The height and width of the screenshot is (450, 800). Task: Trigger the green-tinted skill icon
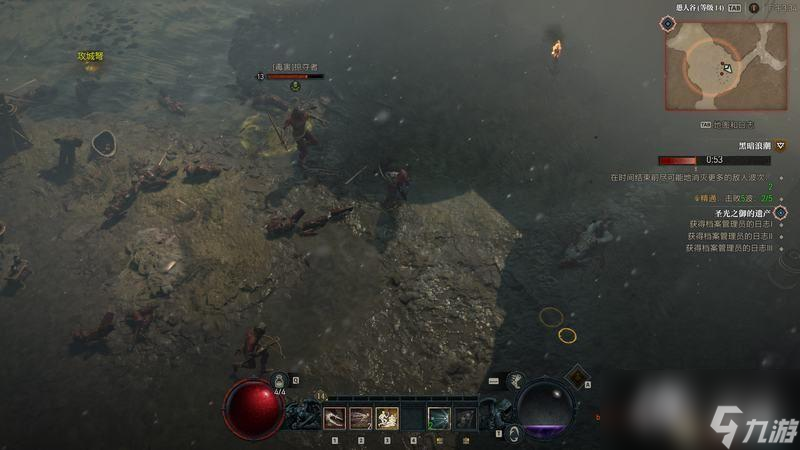coord(438,418)
